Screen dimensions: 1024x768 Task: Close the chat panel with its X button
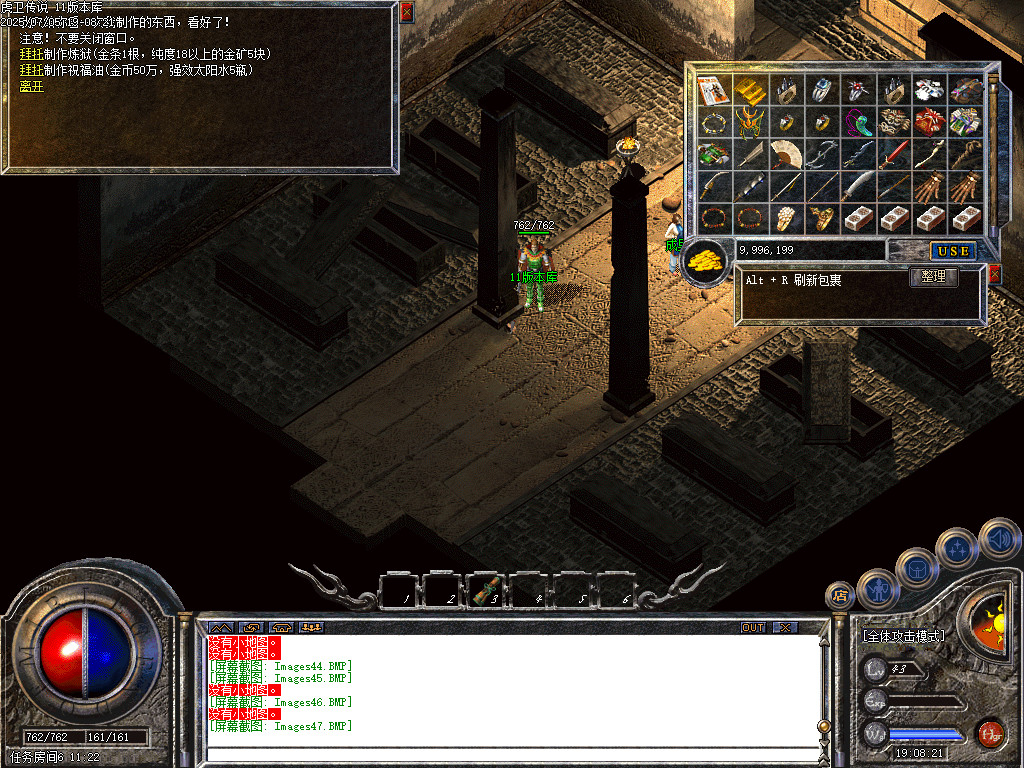click(786, 627)
